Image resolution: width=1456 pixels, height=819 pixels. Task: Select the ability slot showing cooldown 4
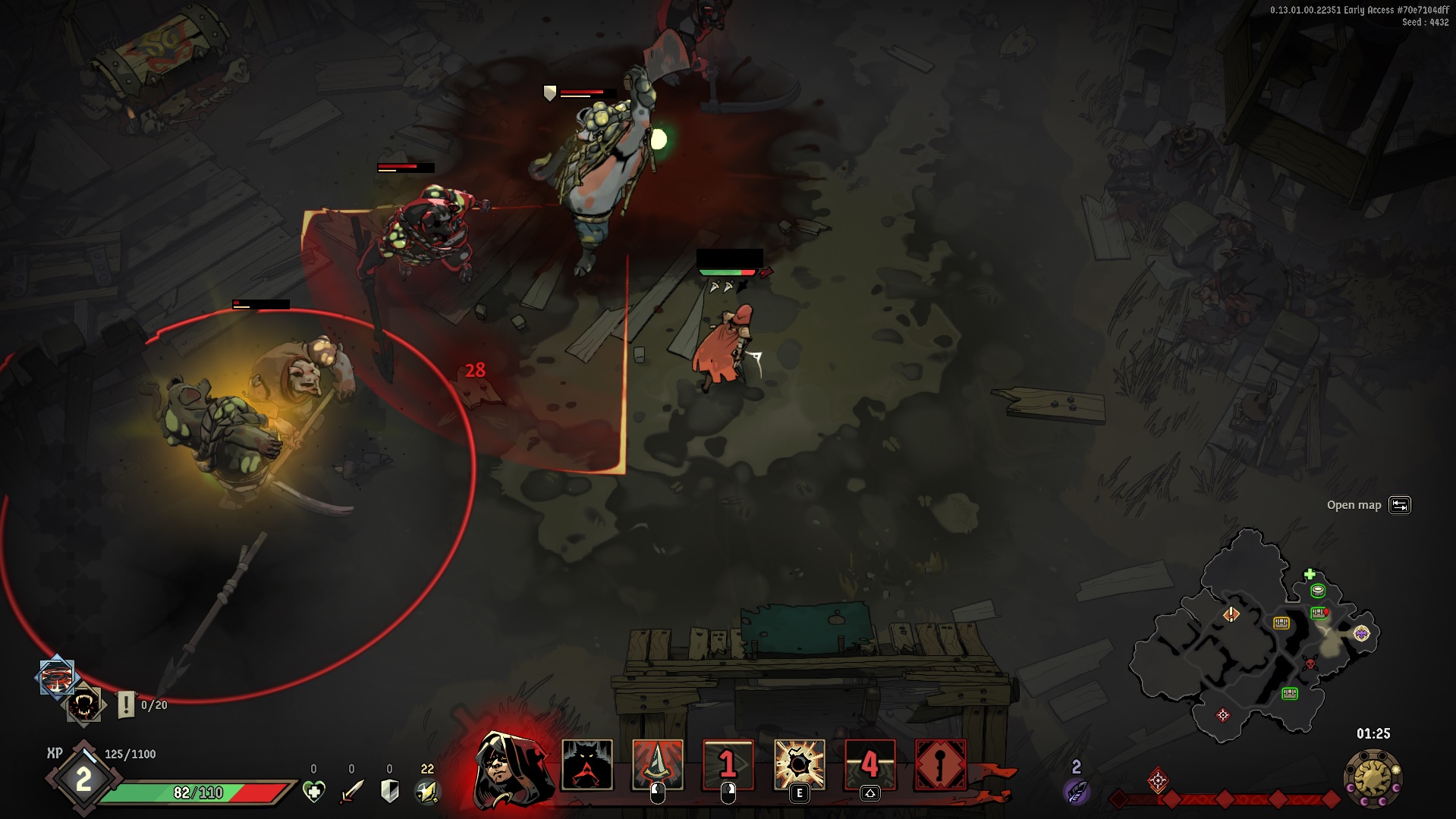tap(870, 765)
